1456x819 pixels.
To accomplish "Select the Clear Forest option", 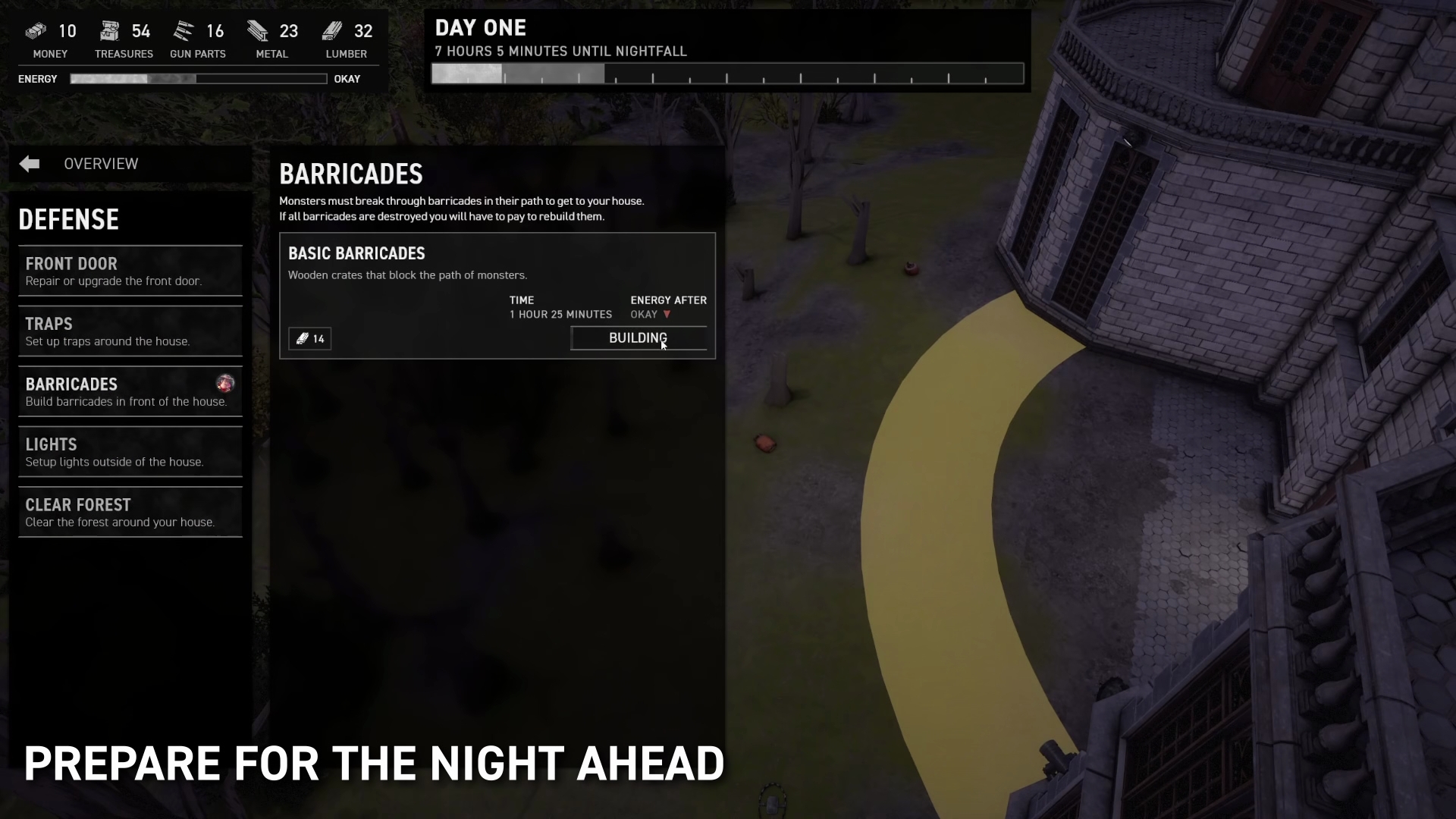I will point(130,513).
